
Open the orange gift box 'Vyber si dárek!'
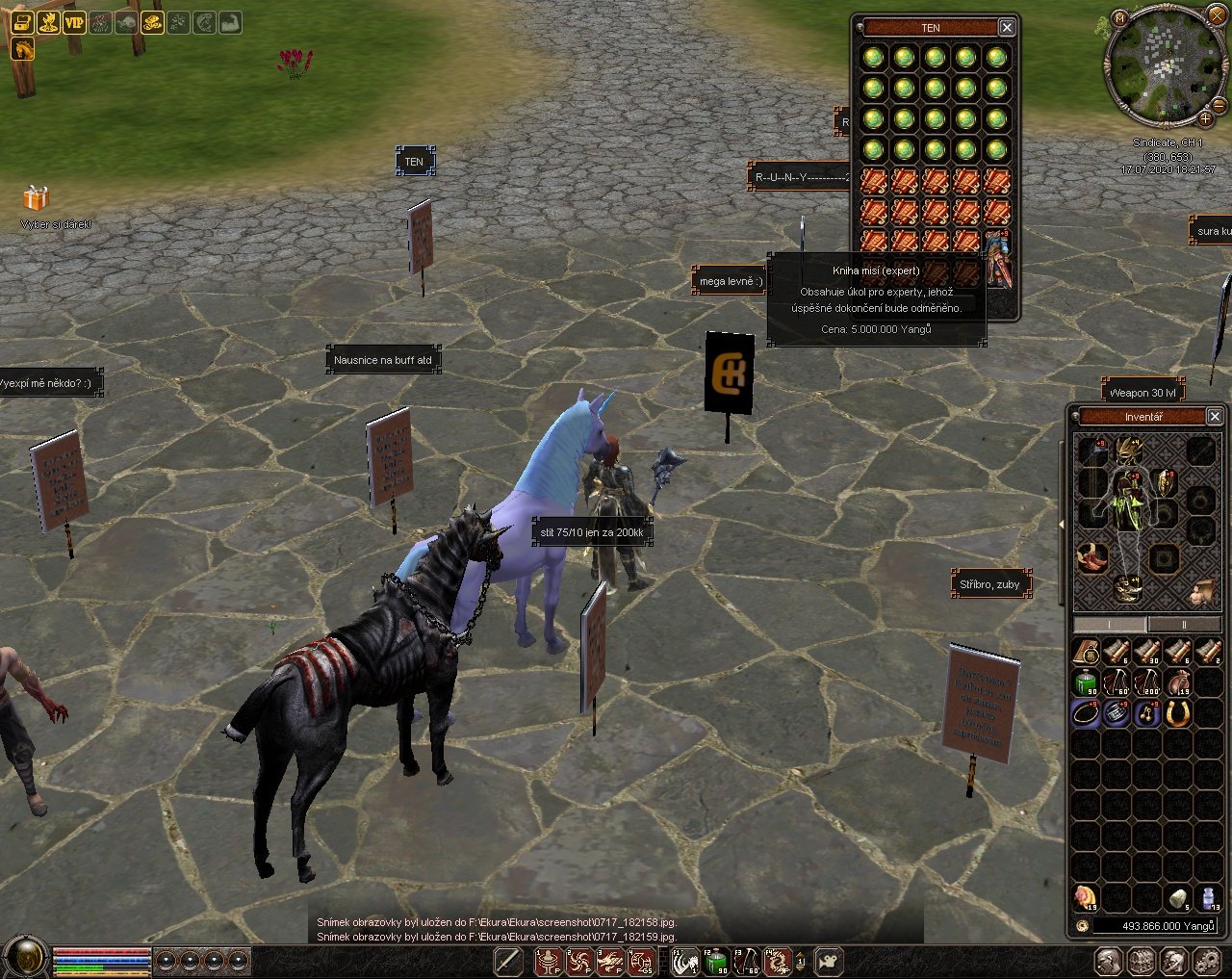click(x=36, y=198)
